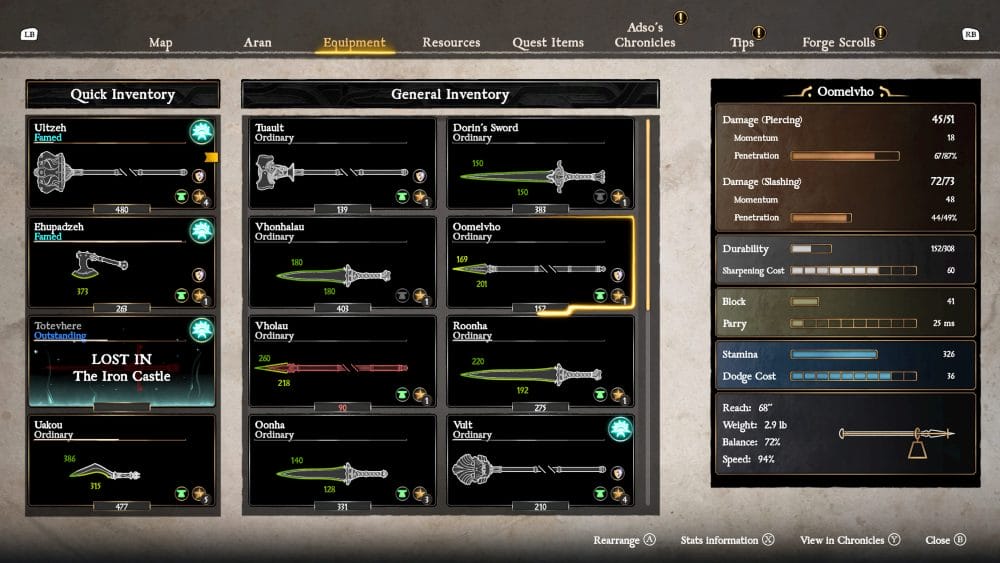Select the Oonha sword slot

(x=342, y=462)
